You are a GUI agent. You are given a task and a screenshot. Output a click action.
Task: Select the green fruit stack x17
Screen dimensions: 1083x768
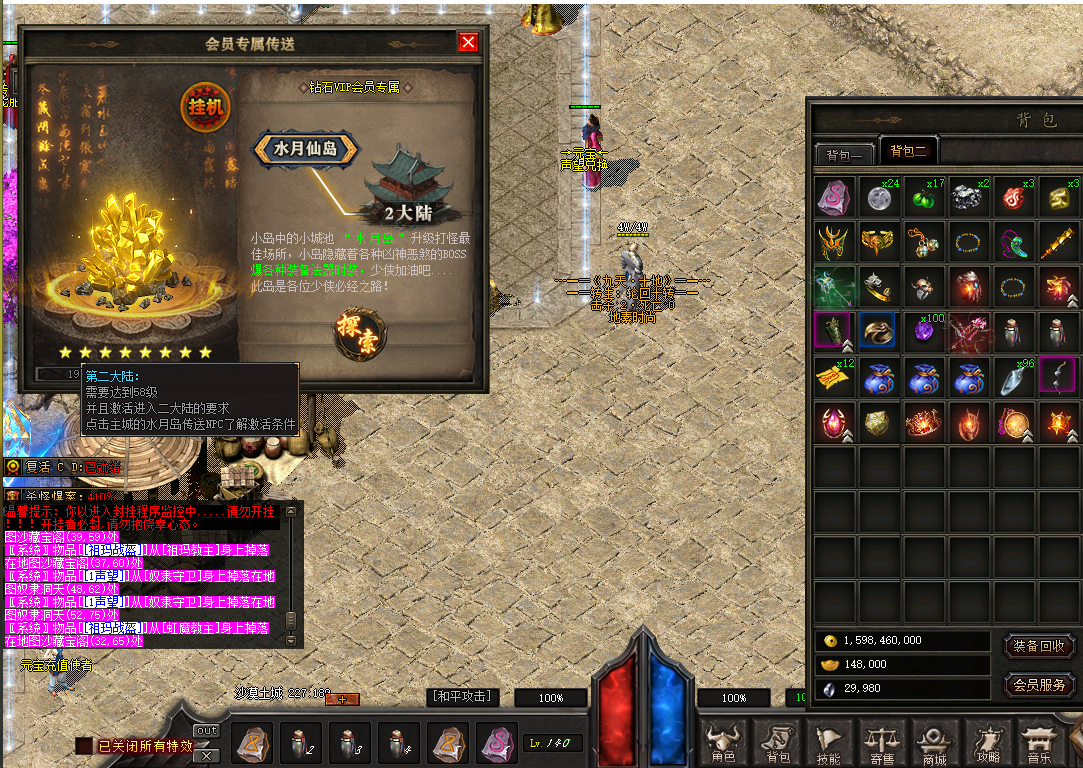(925, 198)
